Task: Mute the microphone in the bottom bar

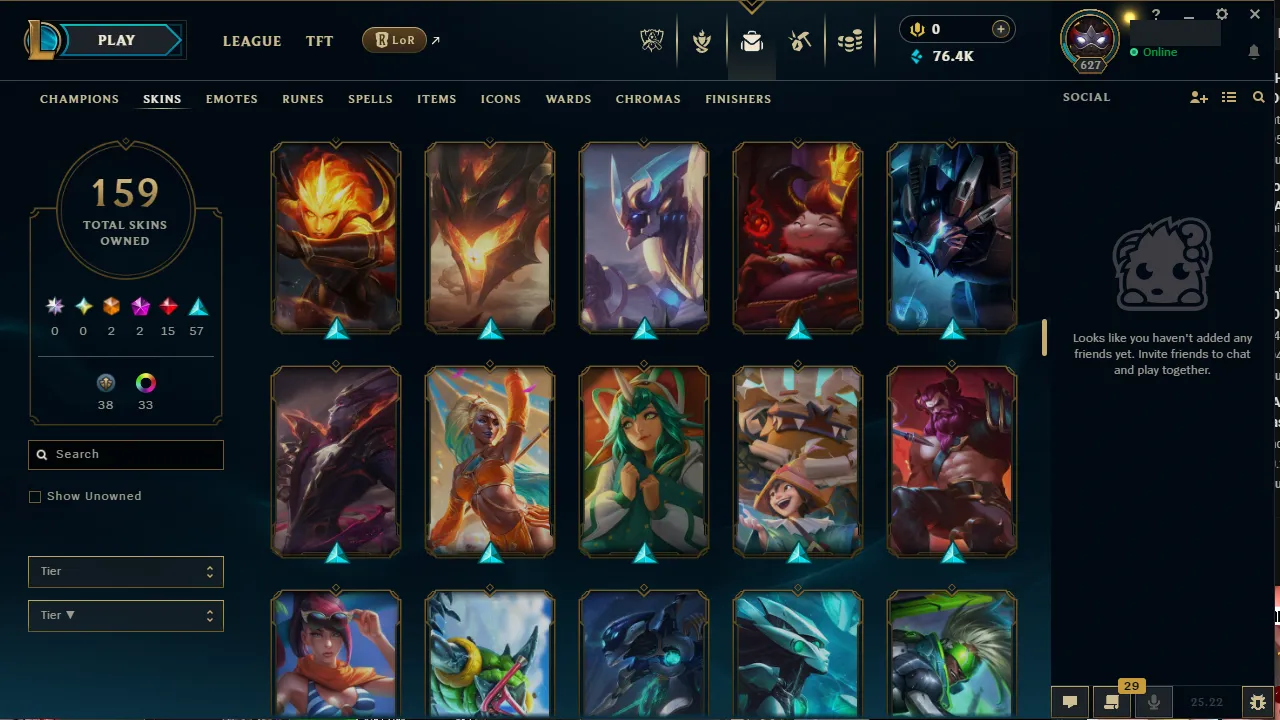Action: (1153, 701)
